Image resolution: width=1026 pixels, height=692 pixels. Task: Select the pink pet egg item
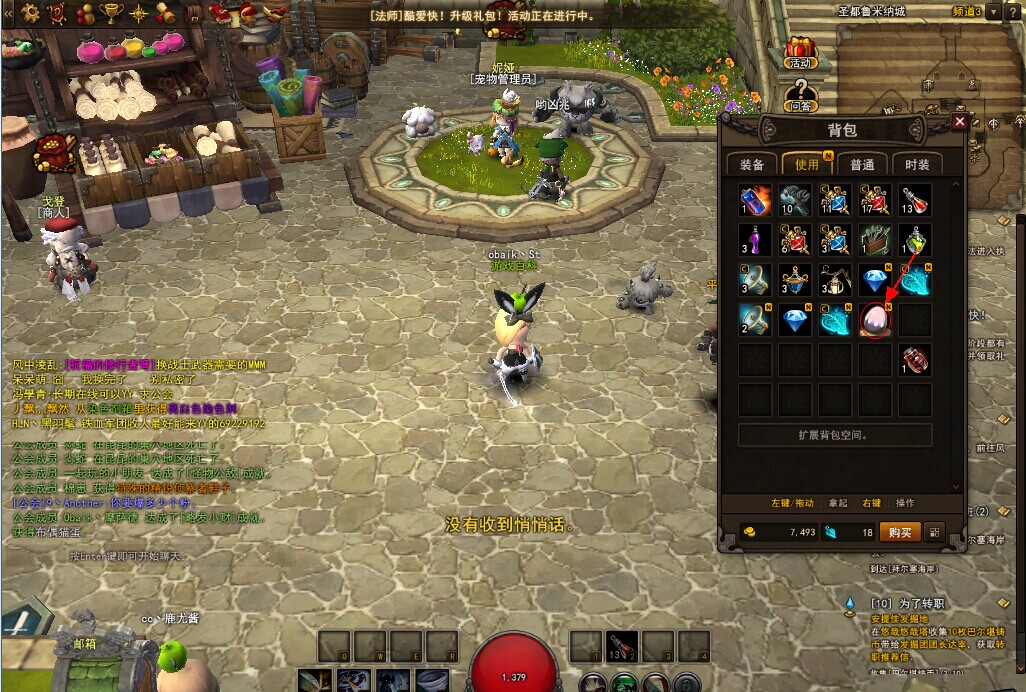pos(875,320)
